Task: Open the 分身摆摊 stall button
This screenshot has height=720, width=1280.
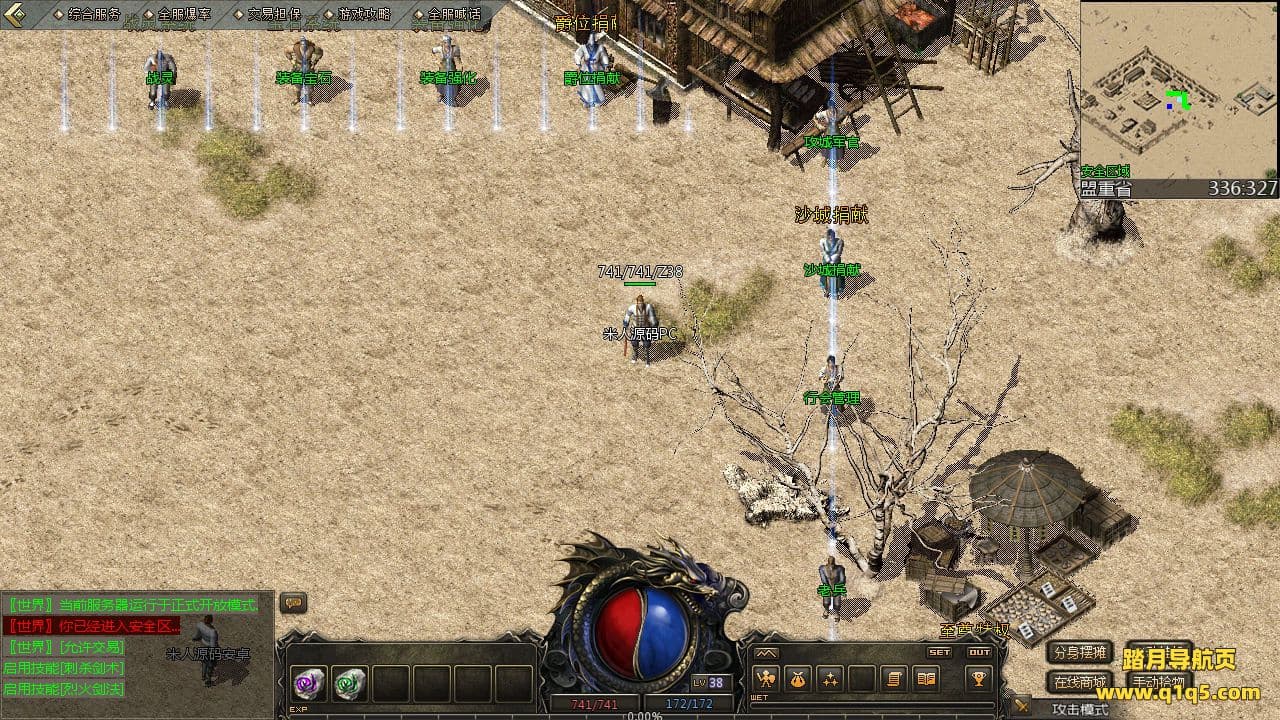Action: click(1080, 653)
